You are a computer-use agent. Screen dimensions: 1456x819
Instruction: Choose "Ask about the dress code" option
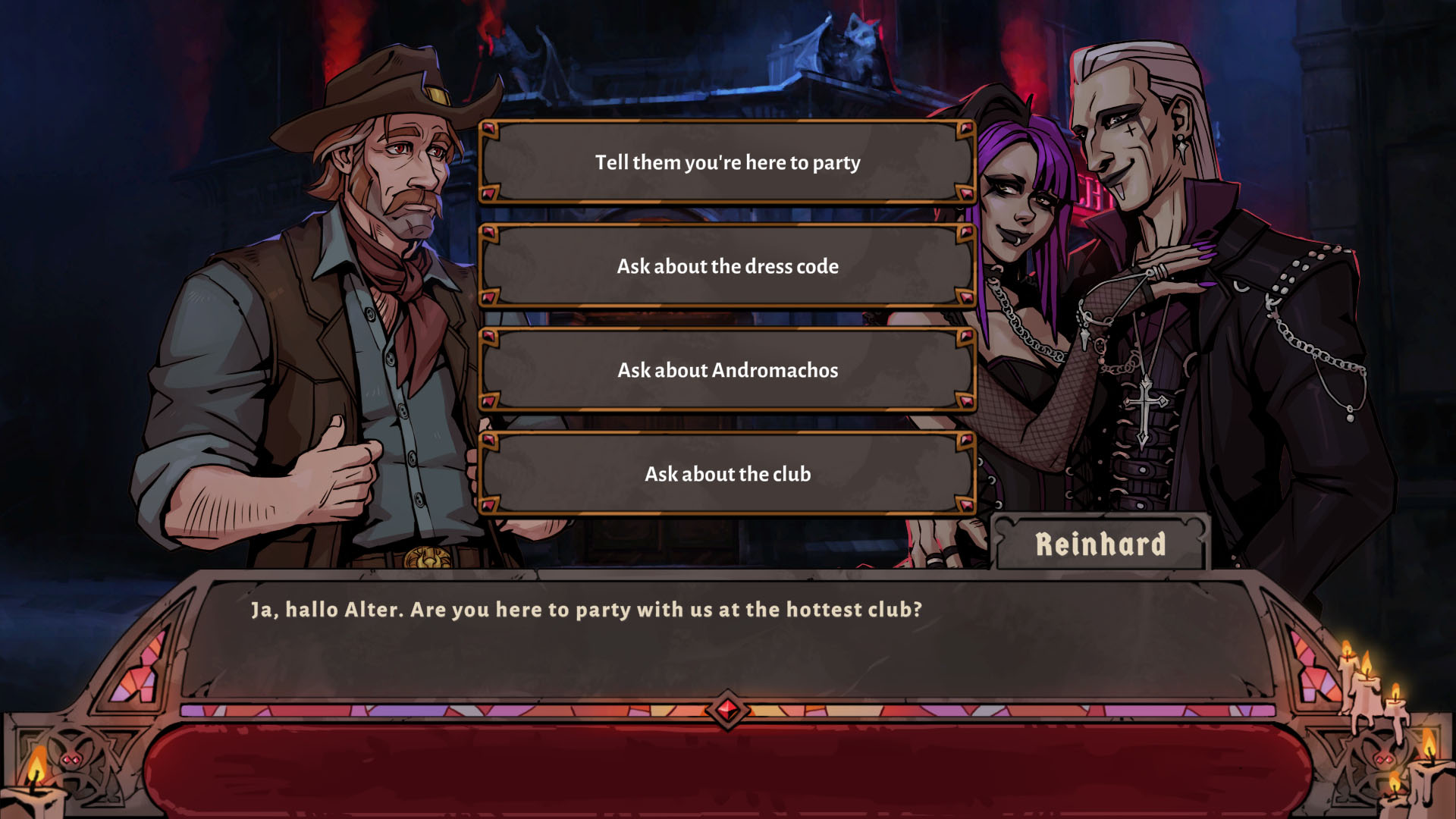click(726, 266)
